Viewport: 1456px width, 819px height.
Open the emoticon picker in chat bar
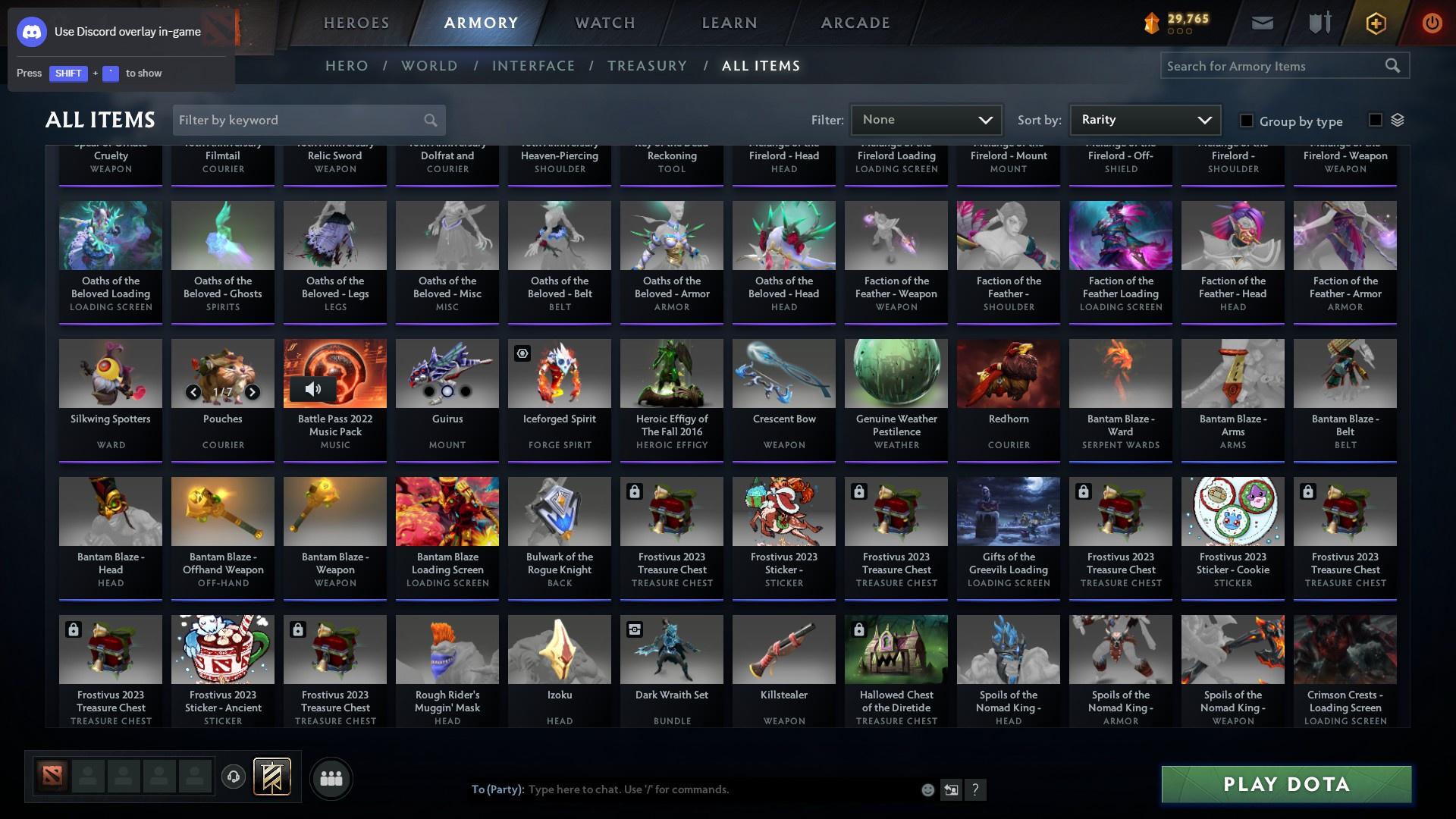point(927,789)
